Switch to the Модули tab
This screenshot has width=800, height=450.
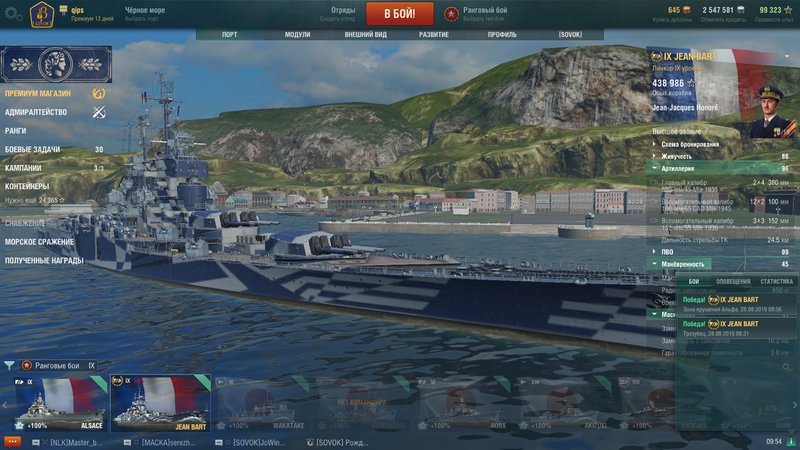pyautogui.click(x=297, y=34)
